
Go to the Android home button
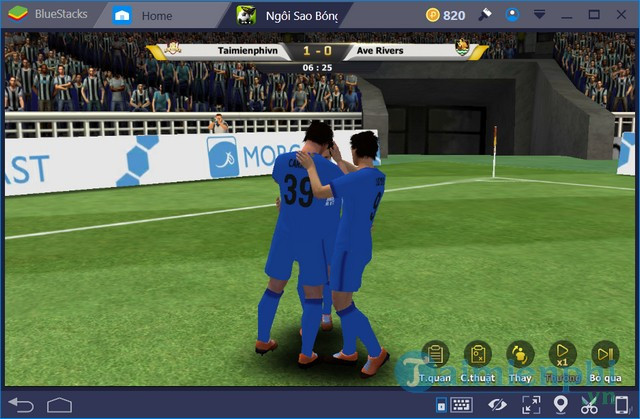59,405
